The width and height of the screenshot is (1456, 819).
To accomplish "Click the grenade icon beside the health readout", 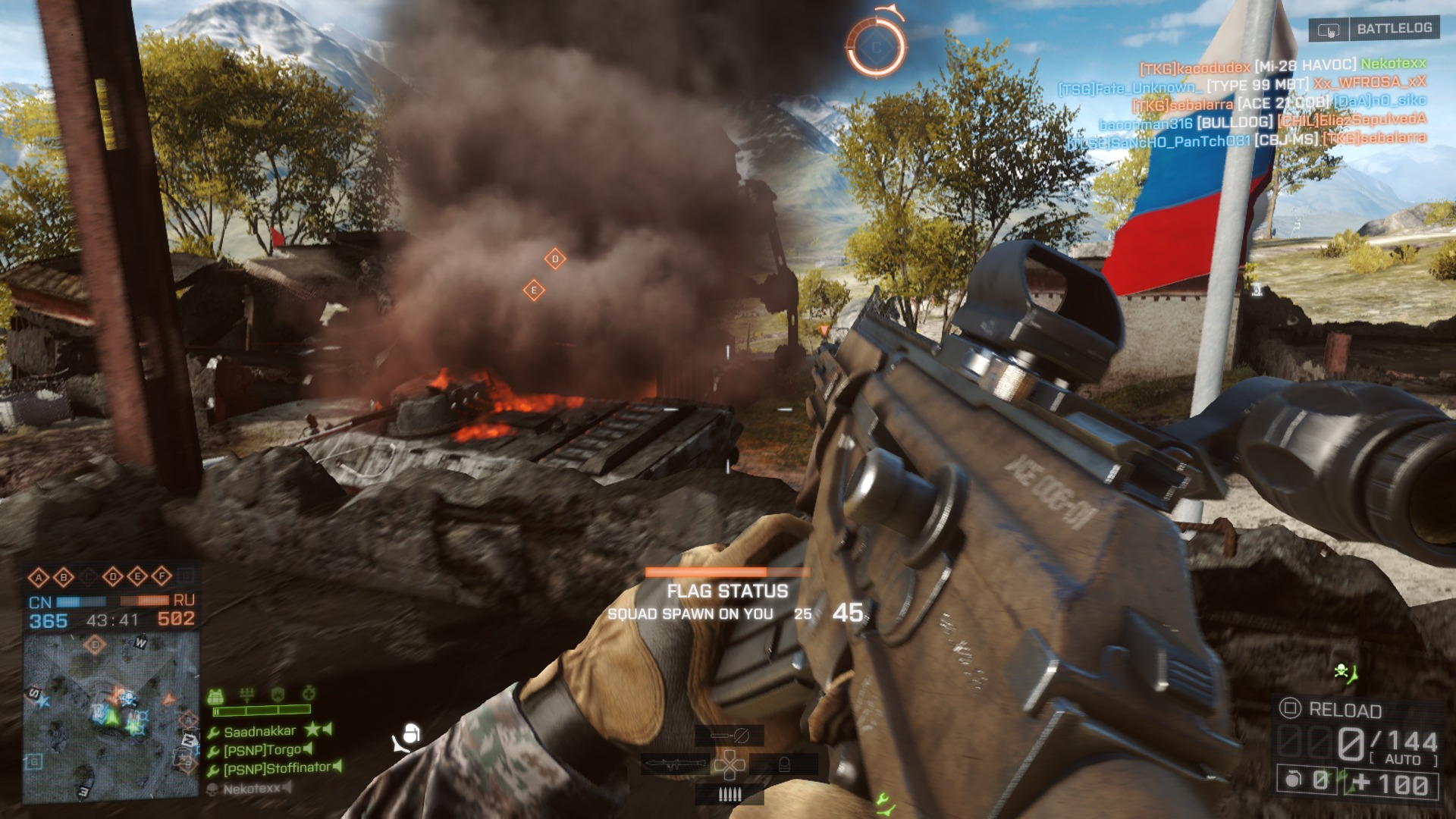I will click(x=1294, y=780).
